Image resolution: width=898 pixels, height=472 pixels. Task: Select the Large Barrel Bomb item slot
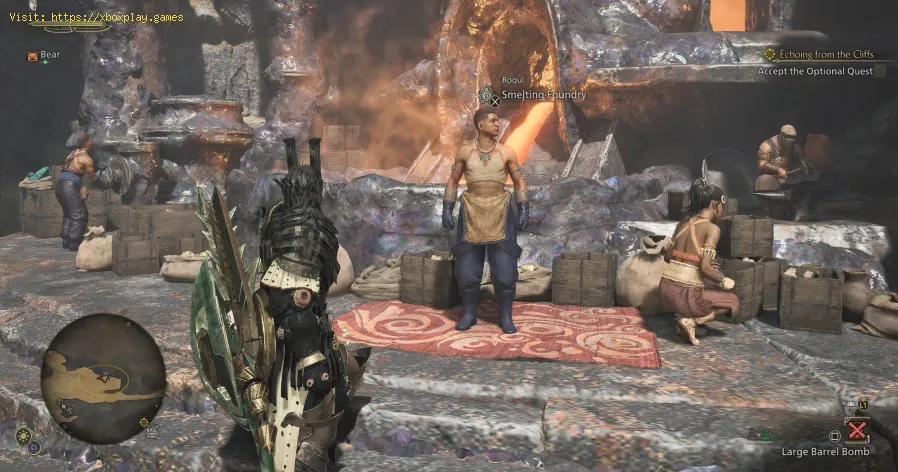pyautogui.click(x=856, y=430)
